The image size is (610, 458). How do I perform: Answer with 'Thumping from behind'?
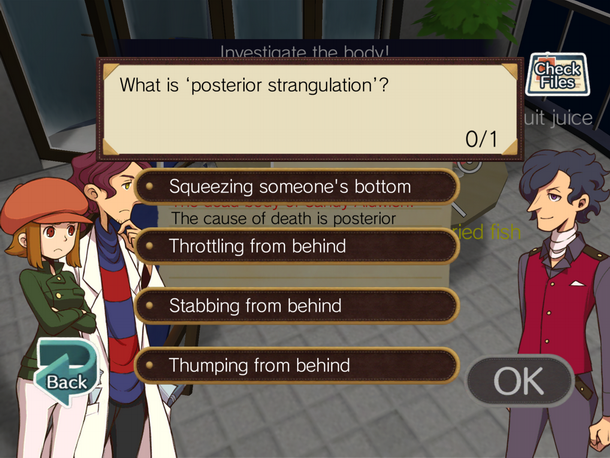pos(296,365)
